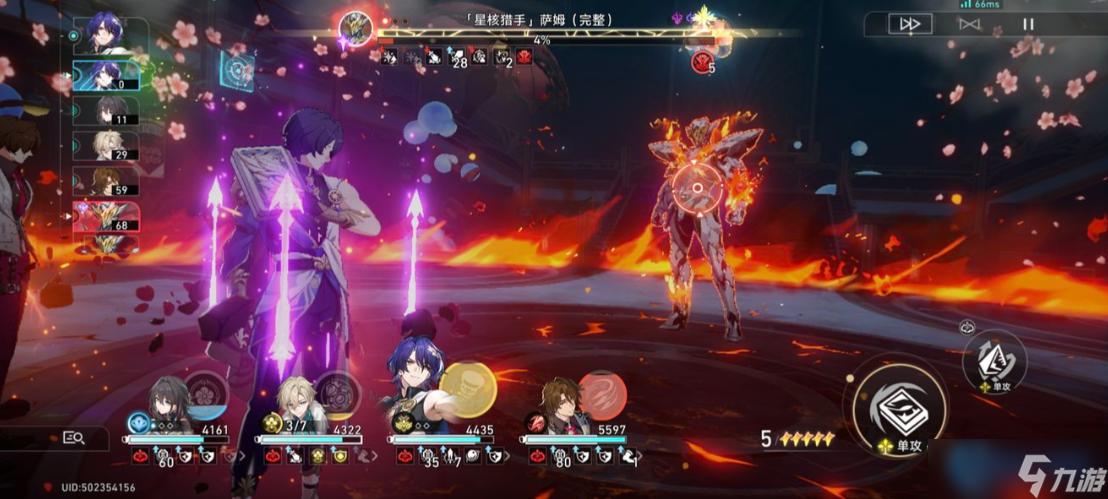Activate the golden ultimate of the blue-haired character
The width and height of the screenshot is (1108, 499).
(464, 383)
